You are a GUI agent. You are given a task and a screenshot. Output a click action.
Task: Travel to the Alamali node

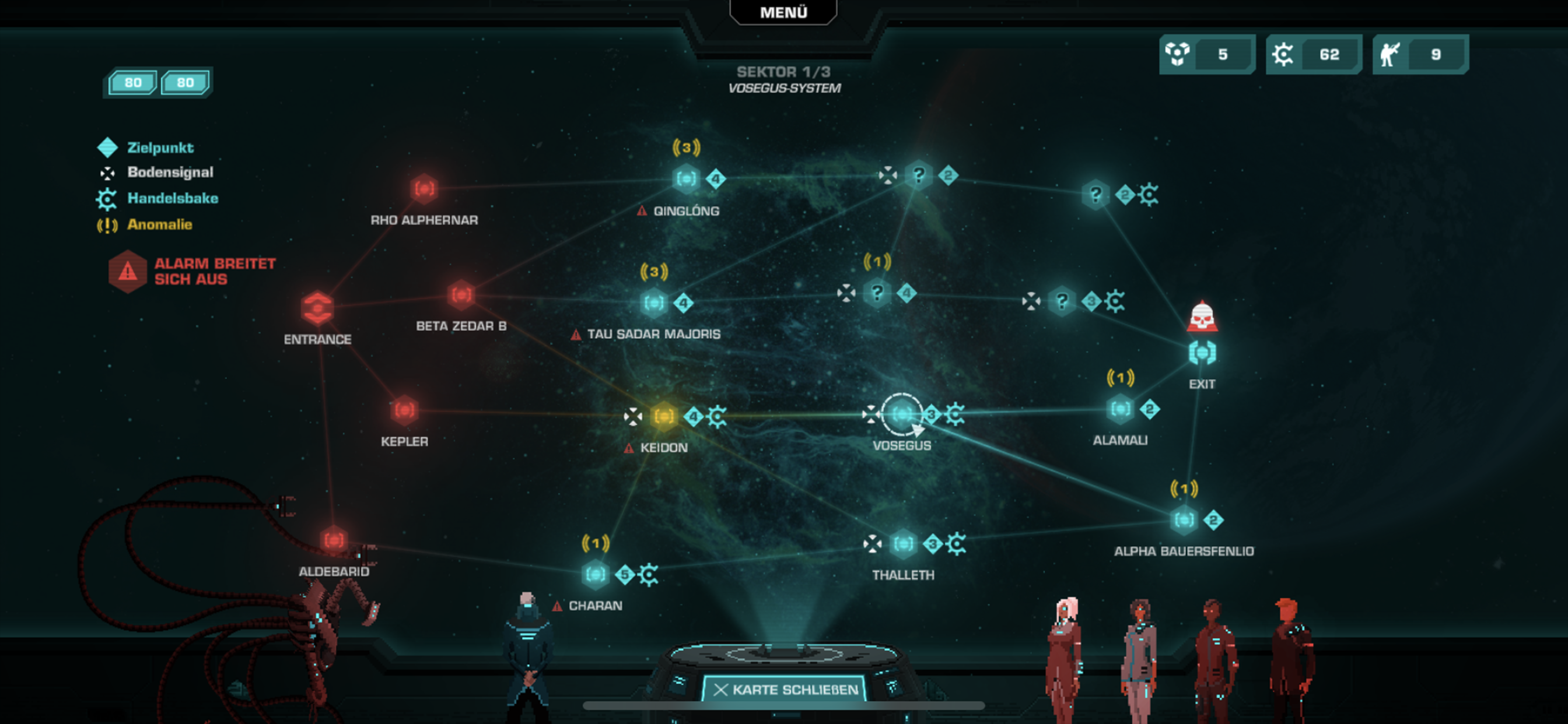coord(1120,409)
